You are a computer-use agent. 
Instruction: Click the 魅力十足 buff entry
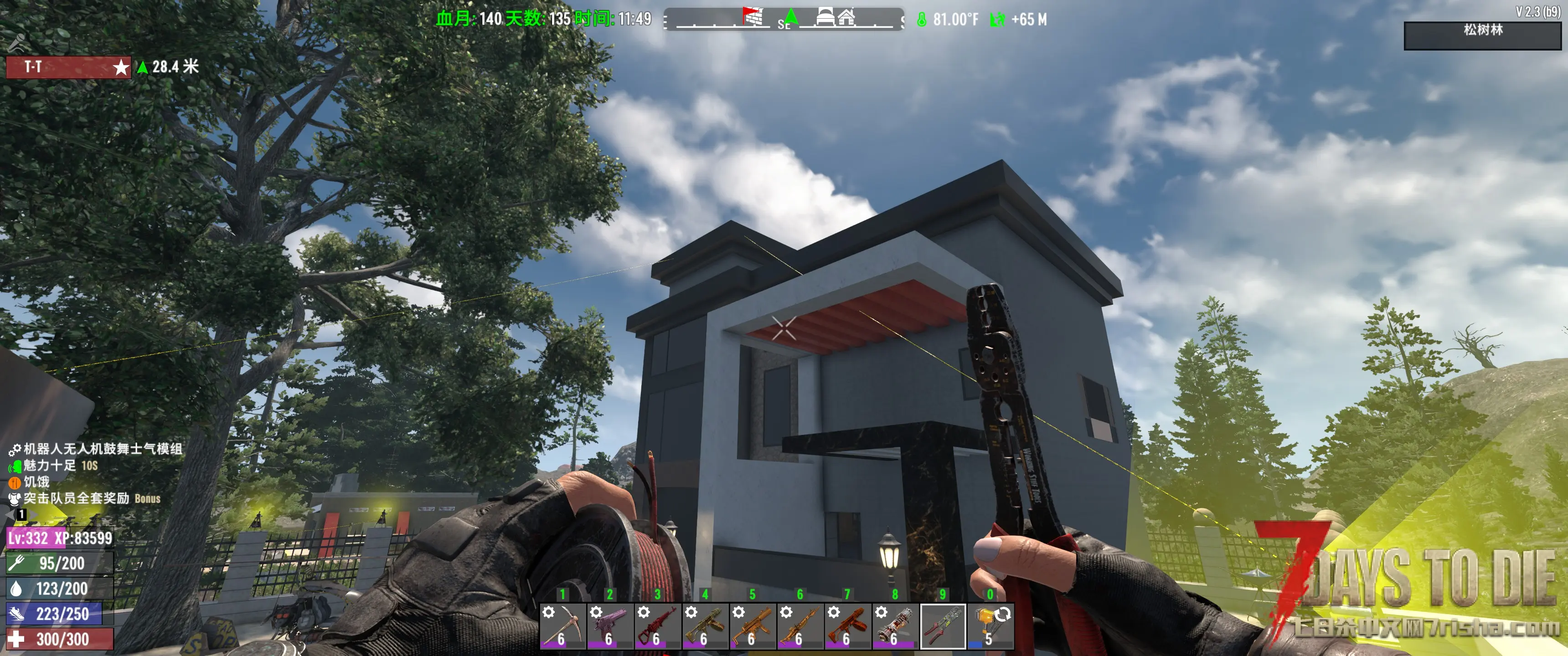coord(52,466)
